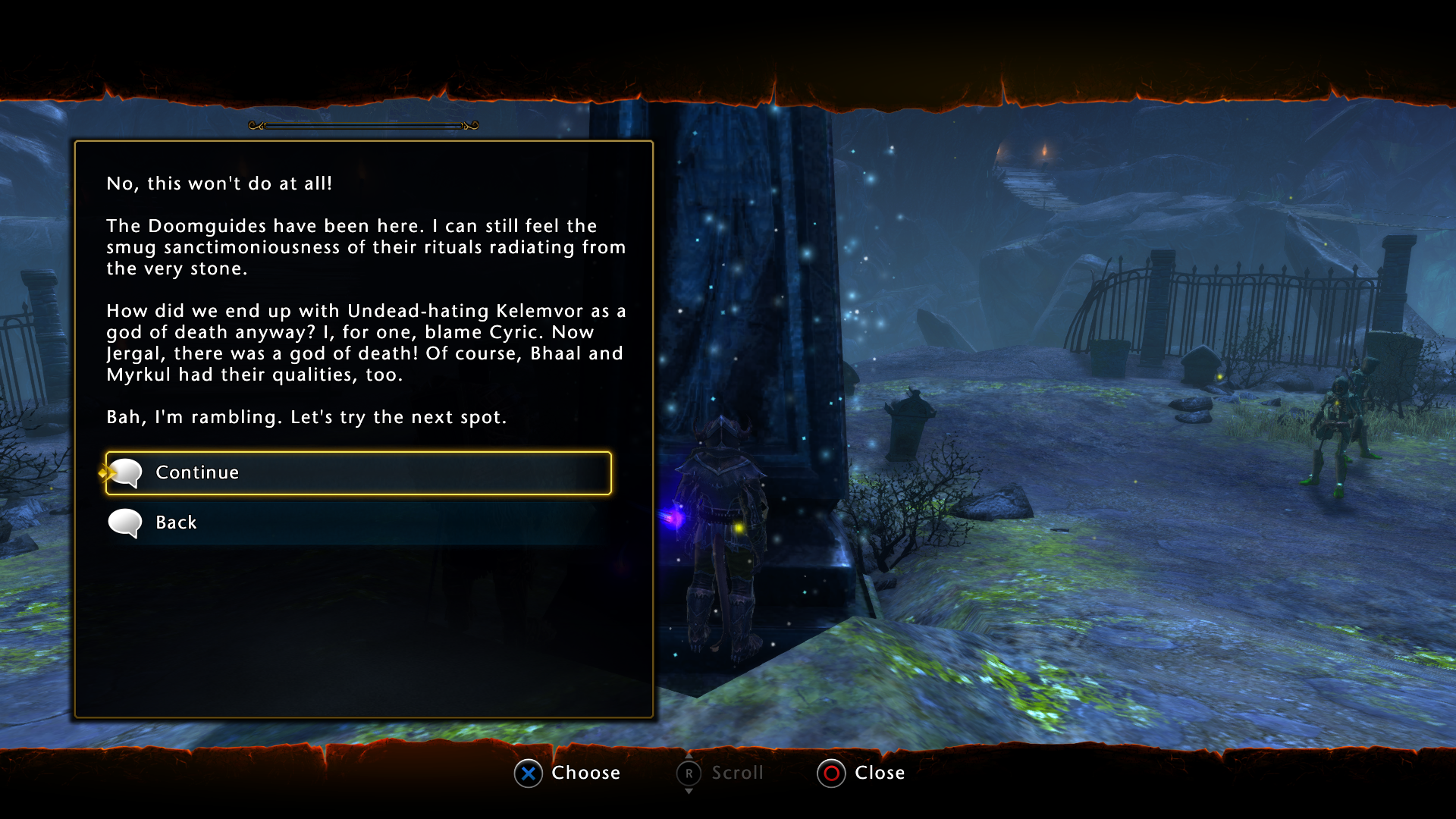Click the Close label in the bottom bar
The image size is (1456, 819).
pyautogui.click(x=880, y=773)
